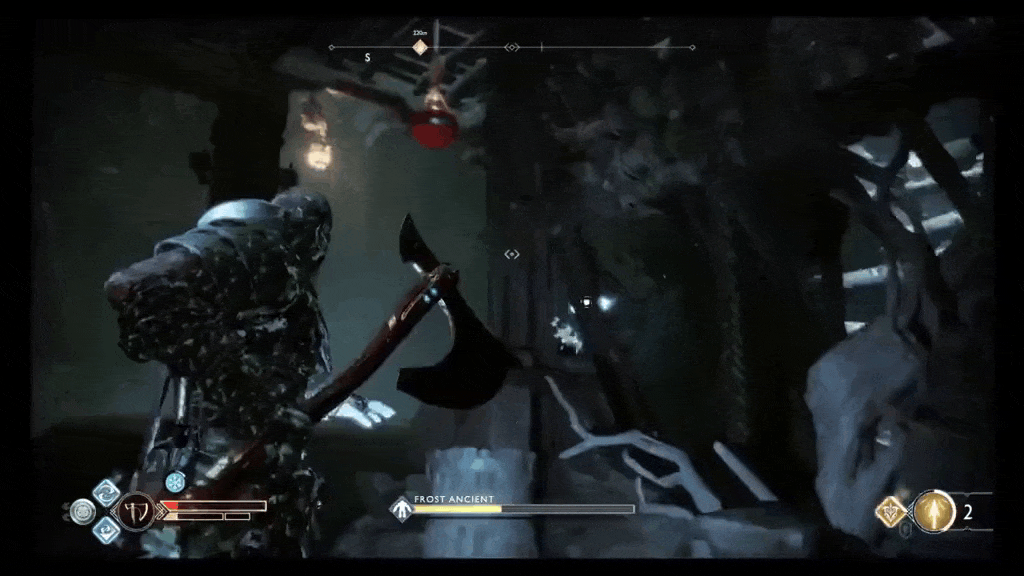Viewport: 1024px width, 576px height.
Task: Select the golden arrow icon for Atreus
Action: (x=934, y=512)
